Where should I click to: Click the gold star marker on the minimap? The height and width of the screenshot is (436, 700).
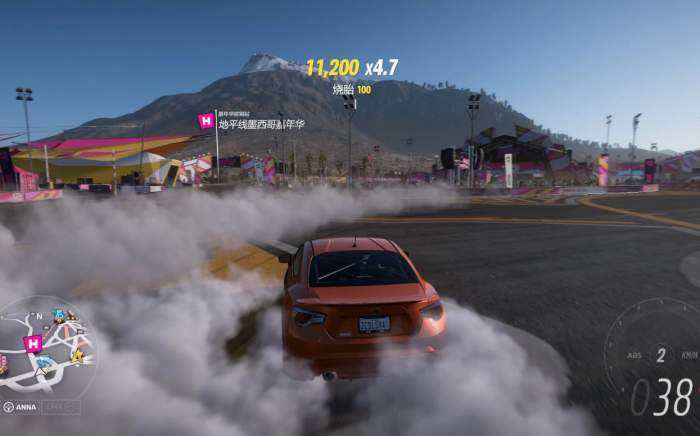[77, 355]
